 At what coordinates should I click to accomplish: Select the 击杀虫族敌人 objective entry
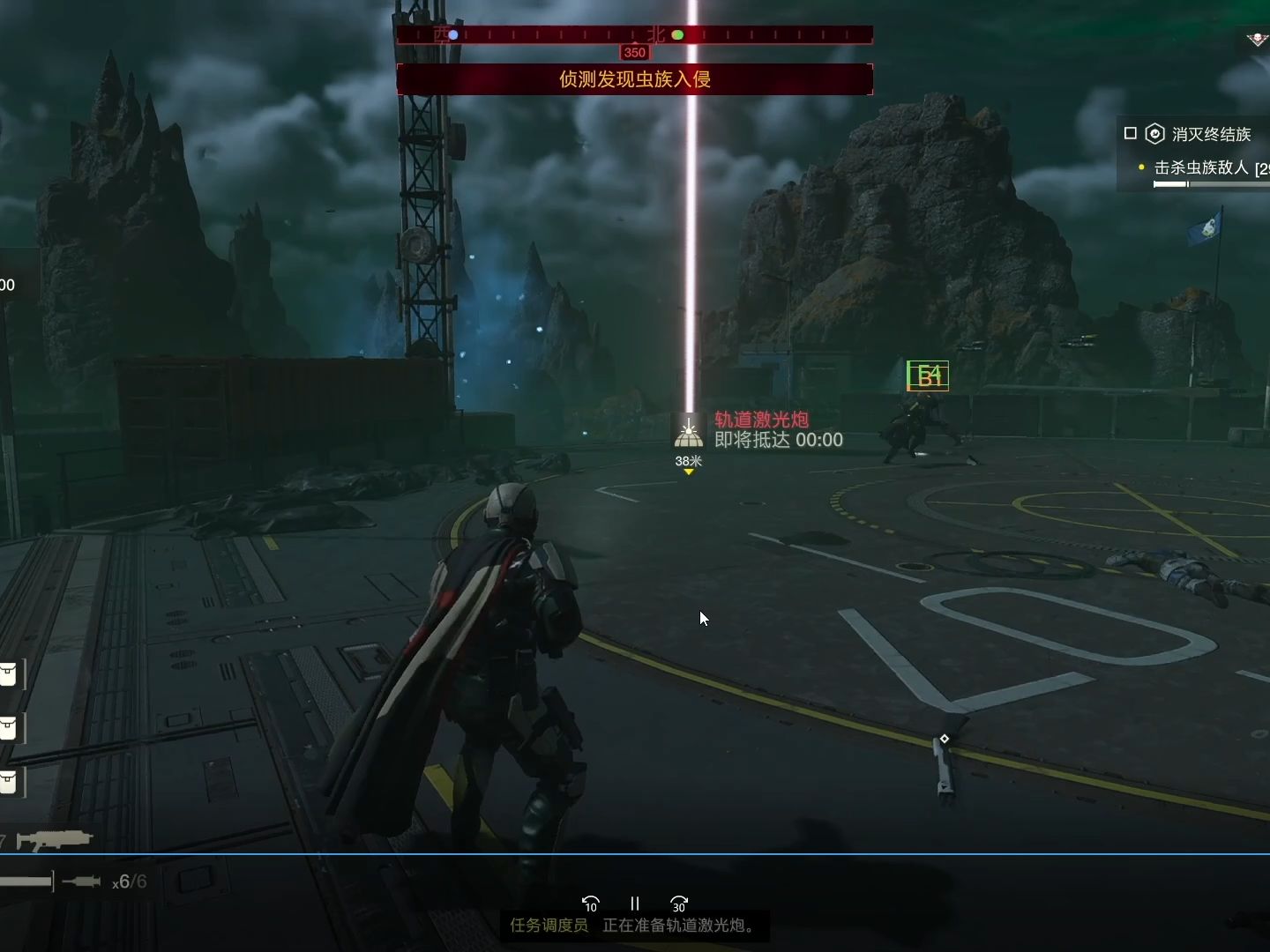tap(1201, 167)
